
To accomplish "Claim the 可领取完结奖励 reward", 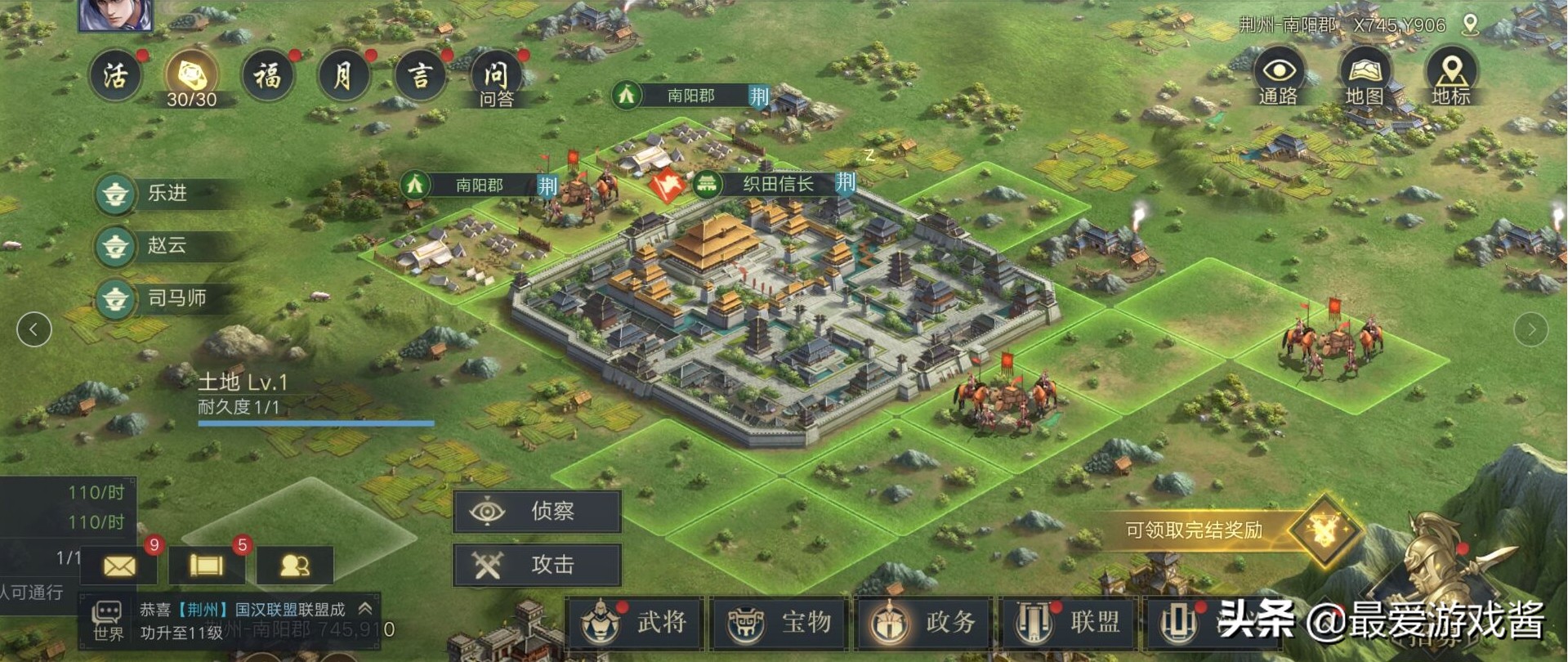I will pos(1226,530).
